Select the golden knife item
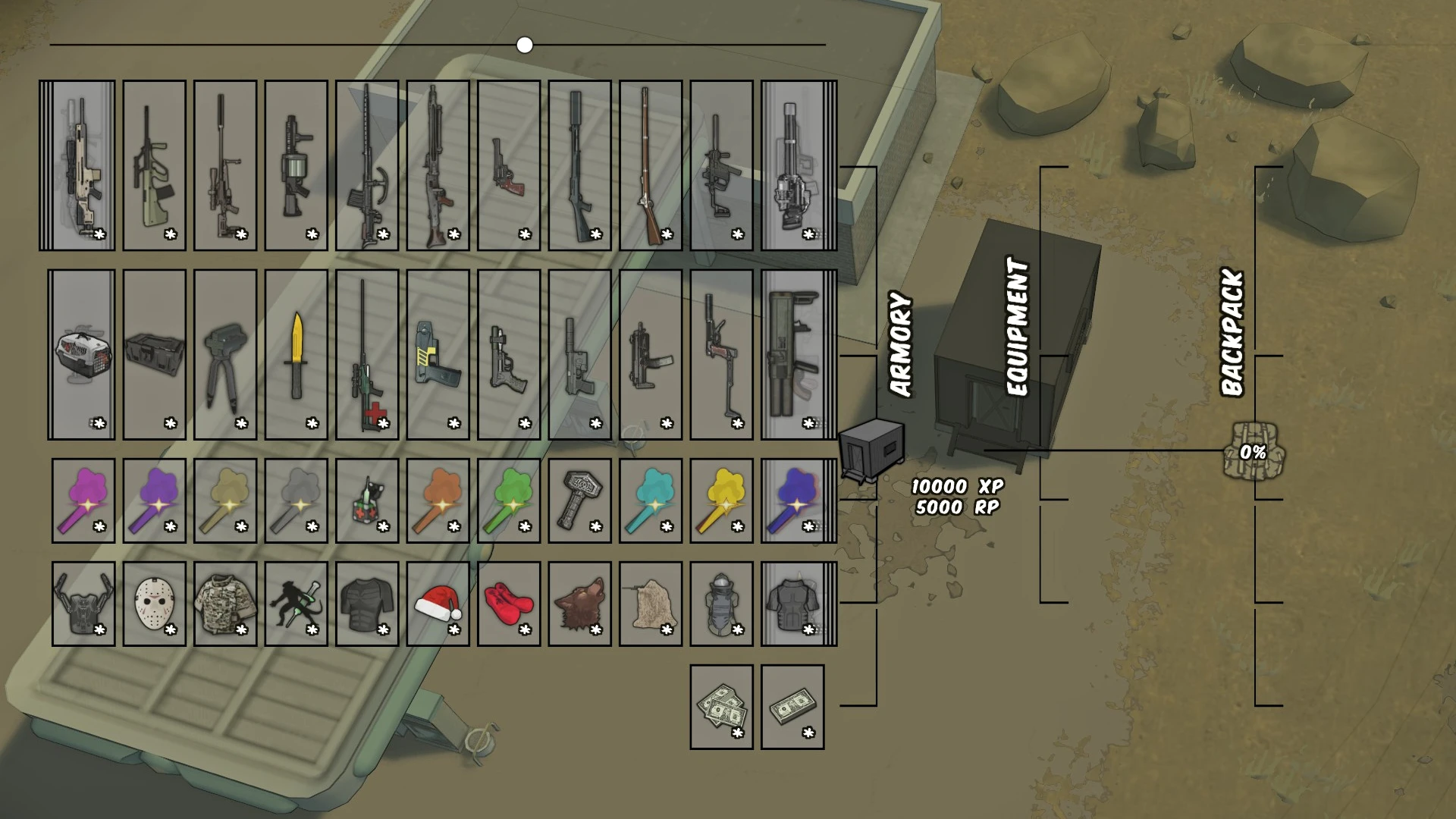1456x819 pixels. coord(297,353)
